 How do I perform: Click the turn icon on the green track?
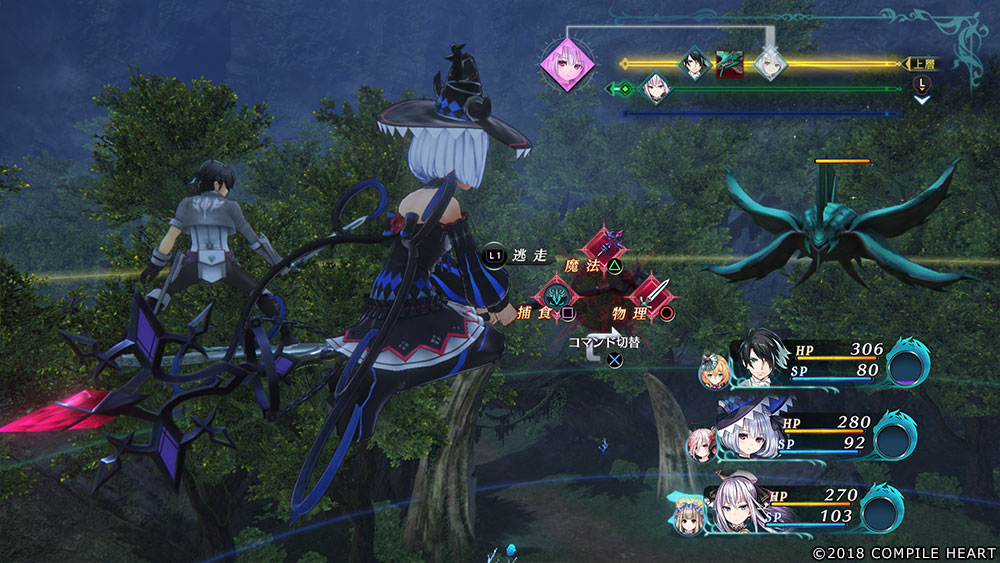654,88
